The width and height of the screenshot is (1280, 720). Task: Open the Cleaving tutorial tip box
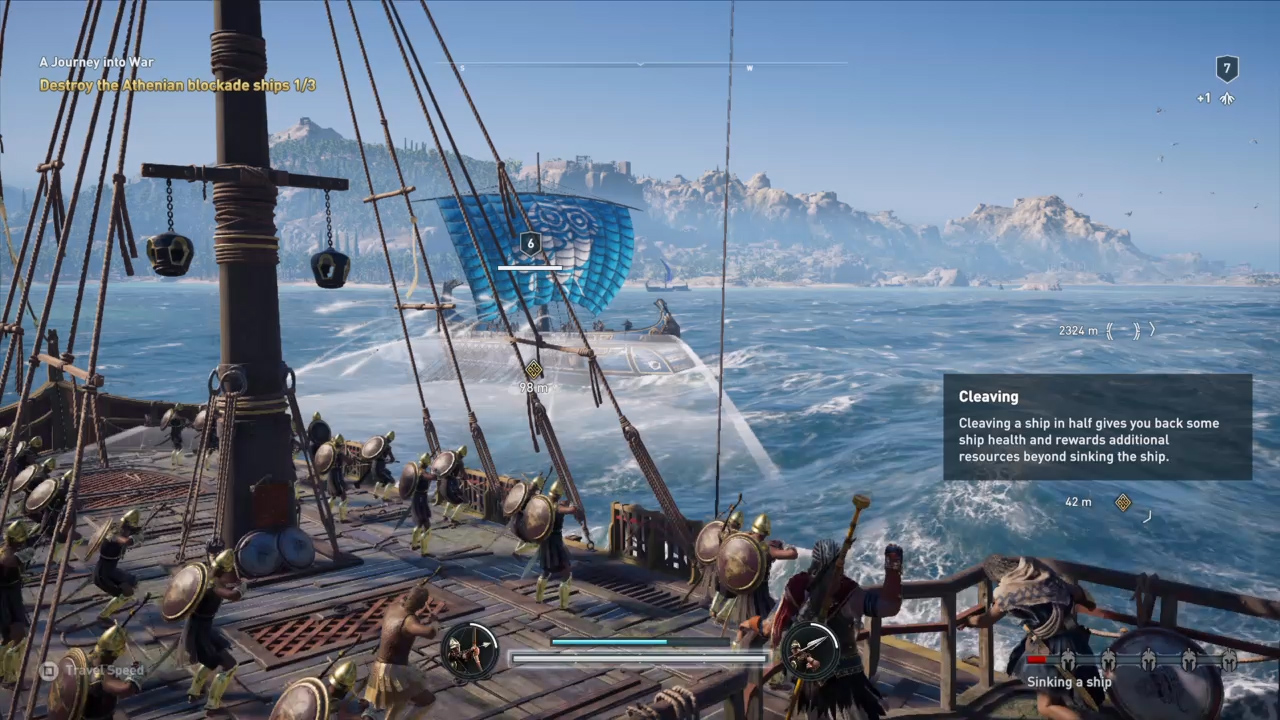tap(1097, 427)
